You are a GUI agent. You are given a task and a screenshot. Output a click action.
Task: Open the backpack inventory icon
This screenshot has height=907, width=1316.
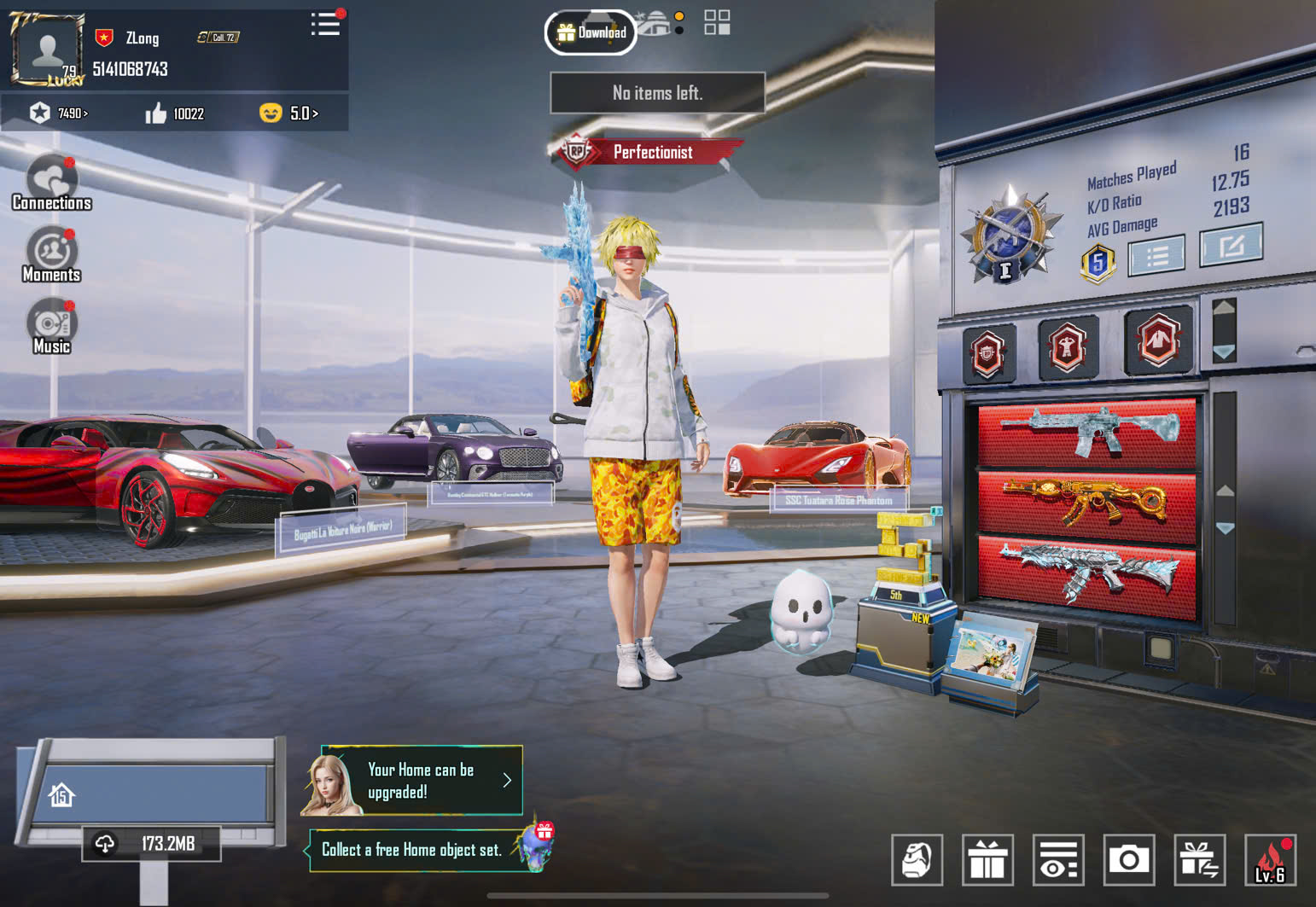[917, 859]
